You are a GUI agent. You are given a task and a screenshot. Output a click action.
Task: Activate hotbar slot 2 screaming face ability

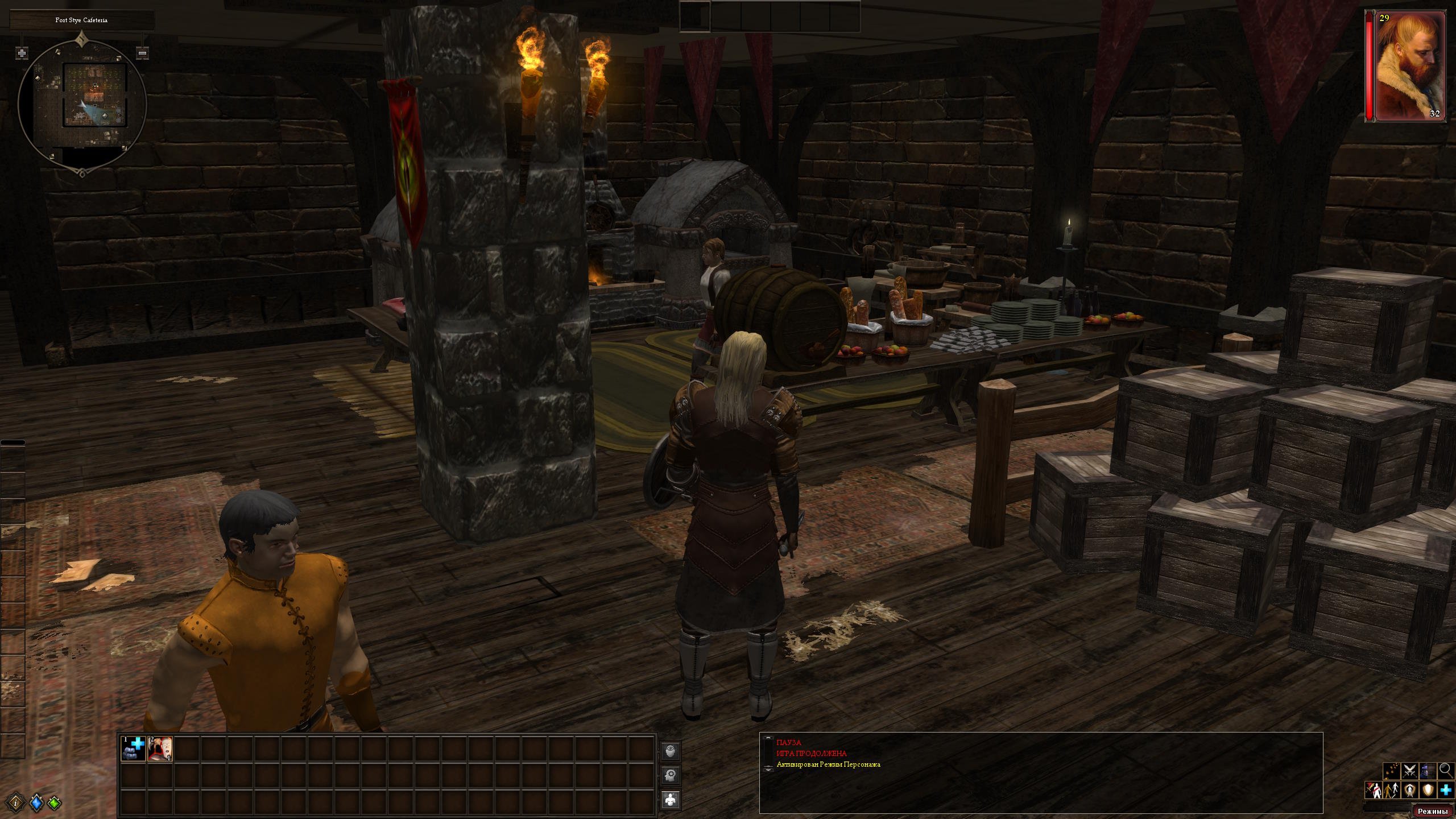[x=160, y=749]
